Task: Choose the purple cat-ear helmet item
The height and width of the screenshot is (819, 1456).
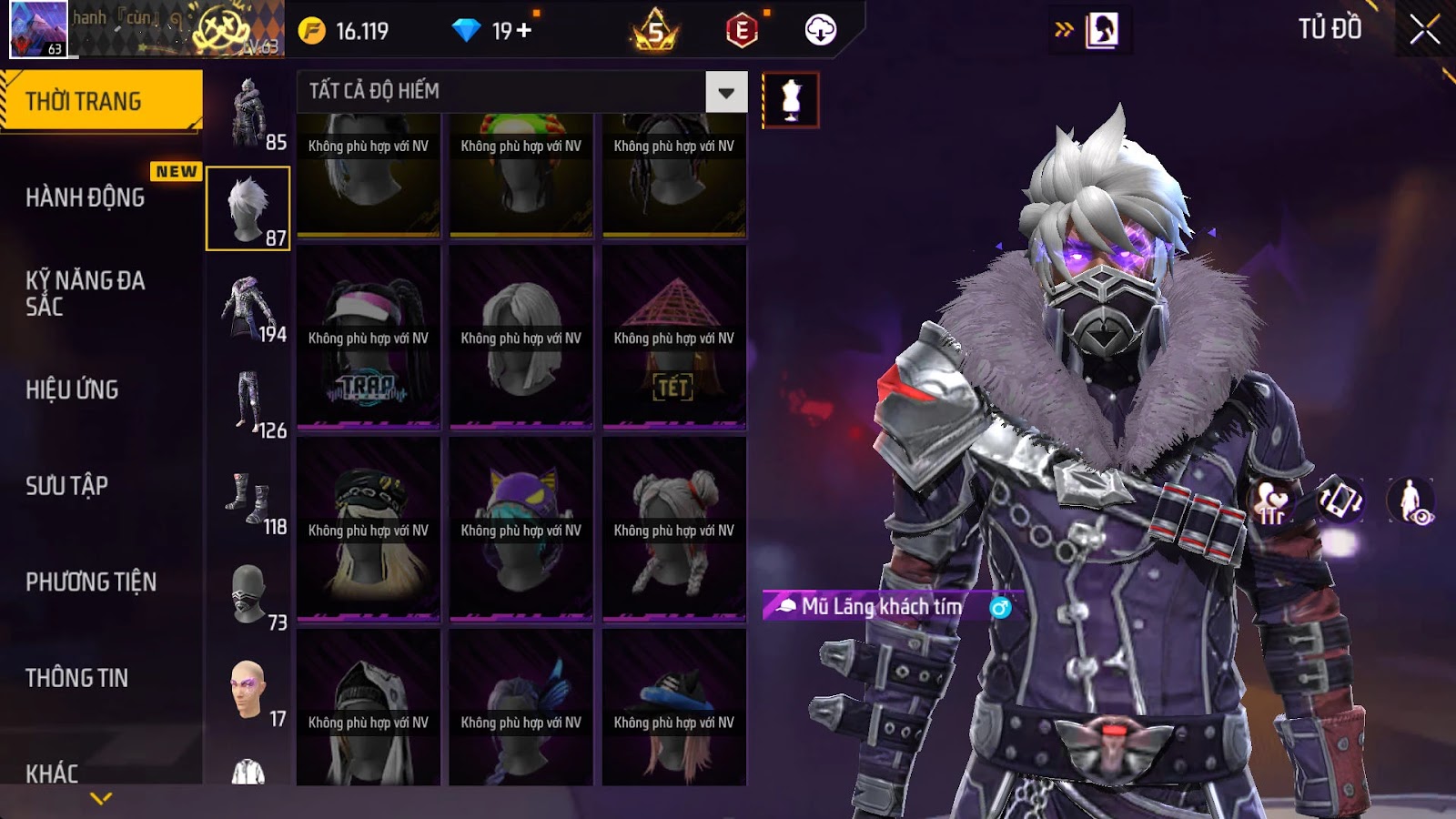Action: (x=521, y=529)
